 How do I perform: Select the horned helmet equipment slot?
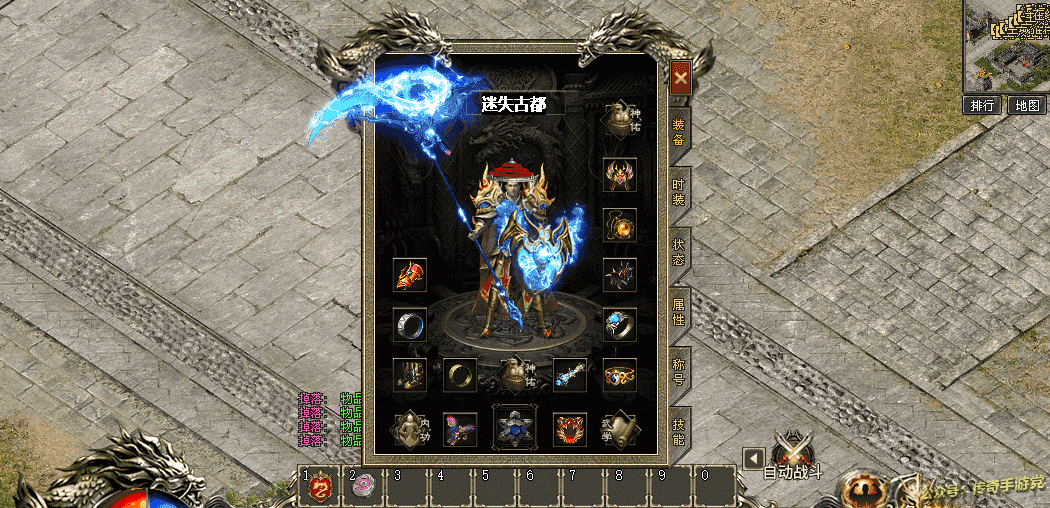coord(620,174)
